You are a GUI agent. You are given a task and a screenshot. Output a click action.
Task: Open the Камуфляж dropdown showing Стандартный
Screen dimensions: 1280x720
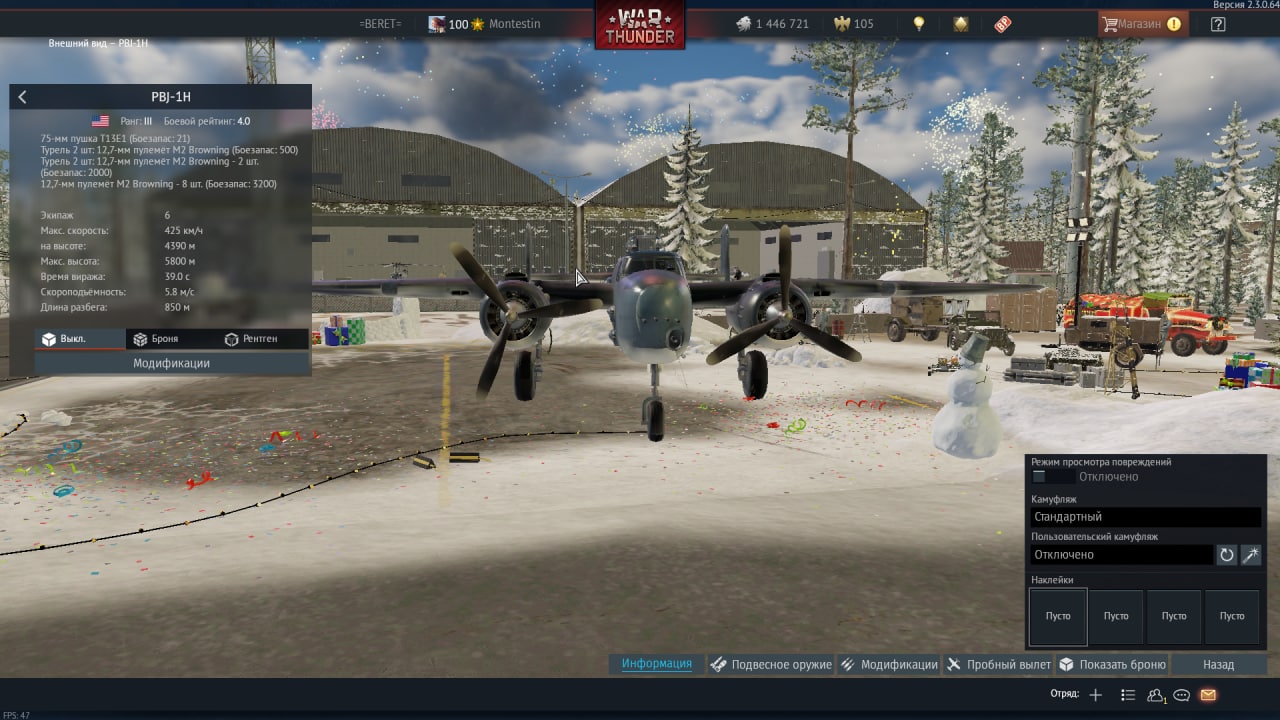click(1145, 517)
